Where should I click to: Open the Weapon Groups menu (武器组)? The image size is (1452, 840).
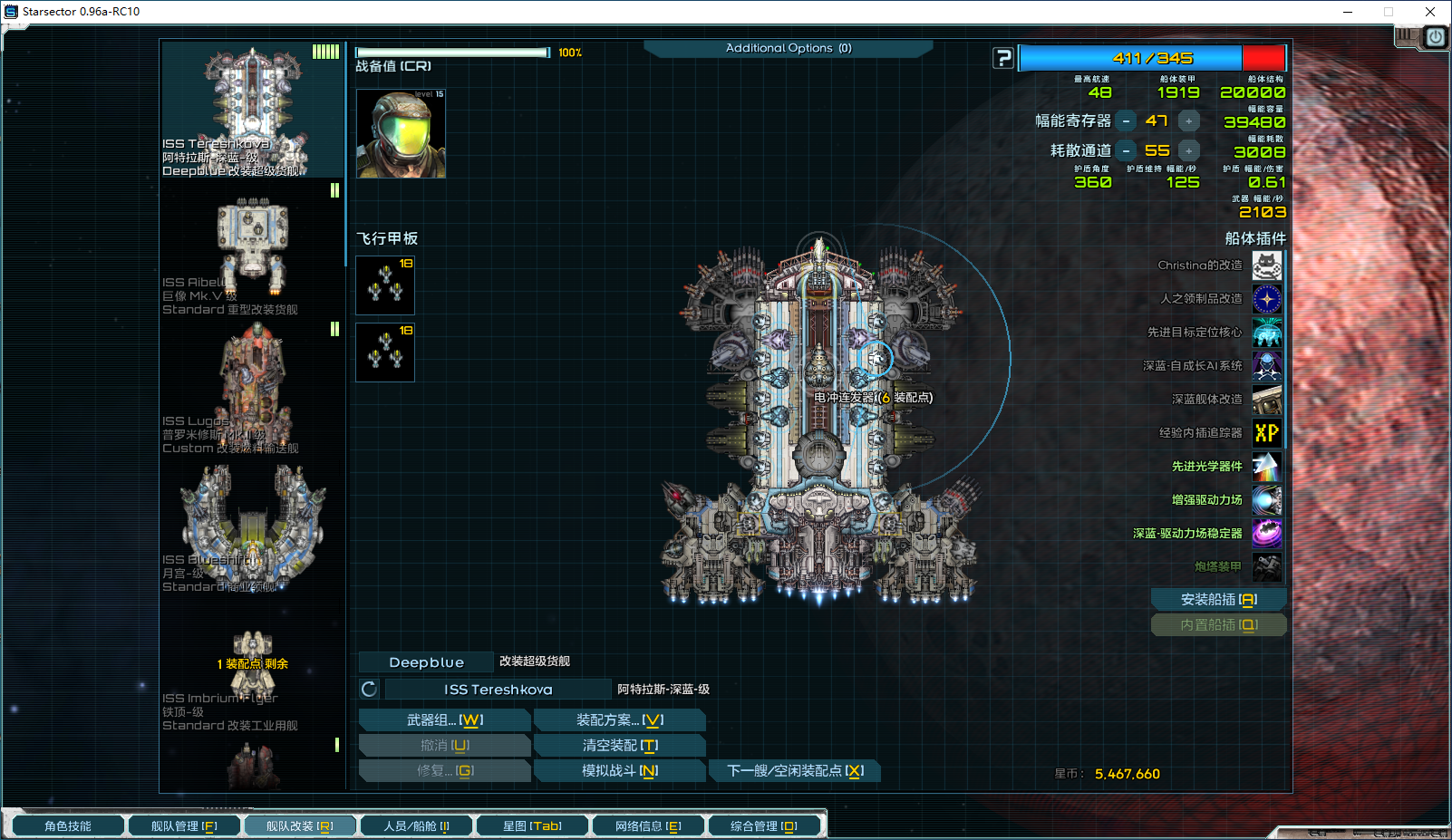tap(444, 720)
